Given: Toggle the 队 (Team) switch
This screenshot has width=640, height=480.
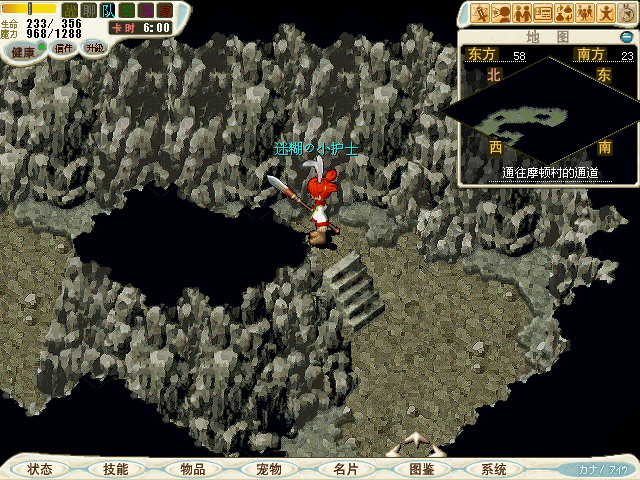Looking at the screenshot, I should (x=107, y=10).
